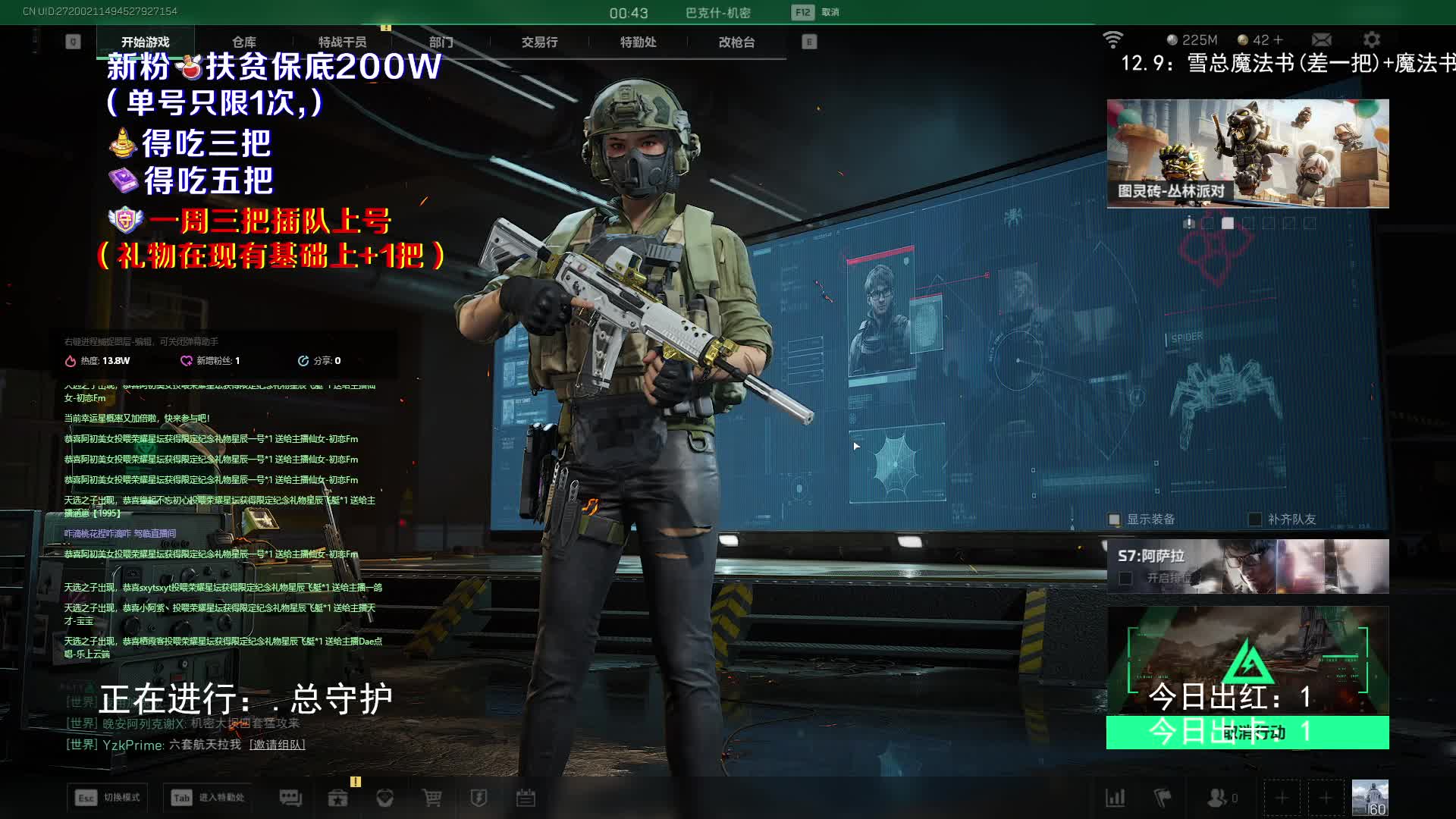Viewport: 1456px width, 819px height.
Task: Open the player avatar profile
Action: pyautogui.click(x=1370, y=798)
